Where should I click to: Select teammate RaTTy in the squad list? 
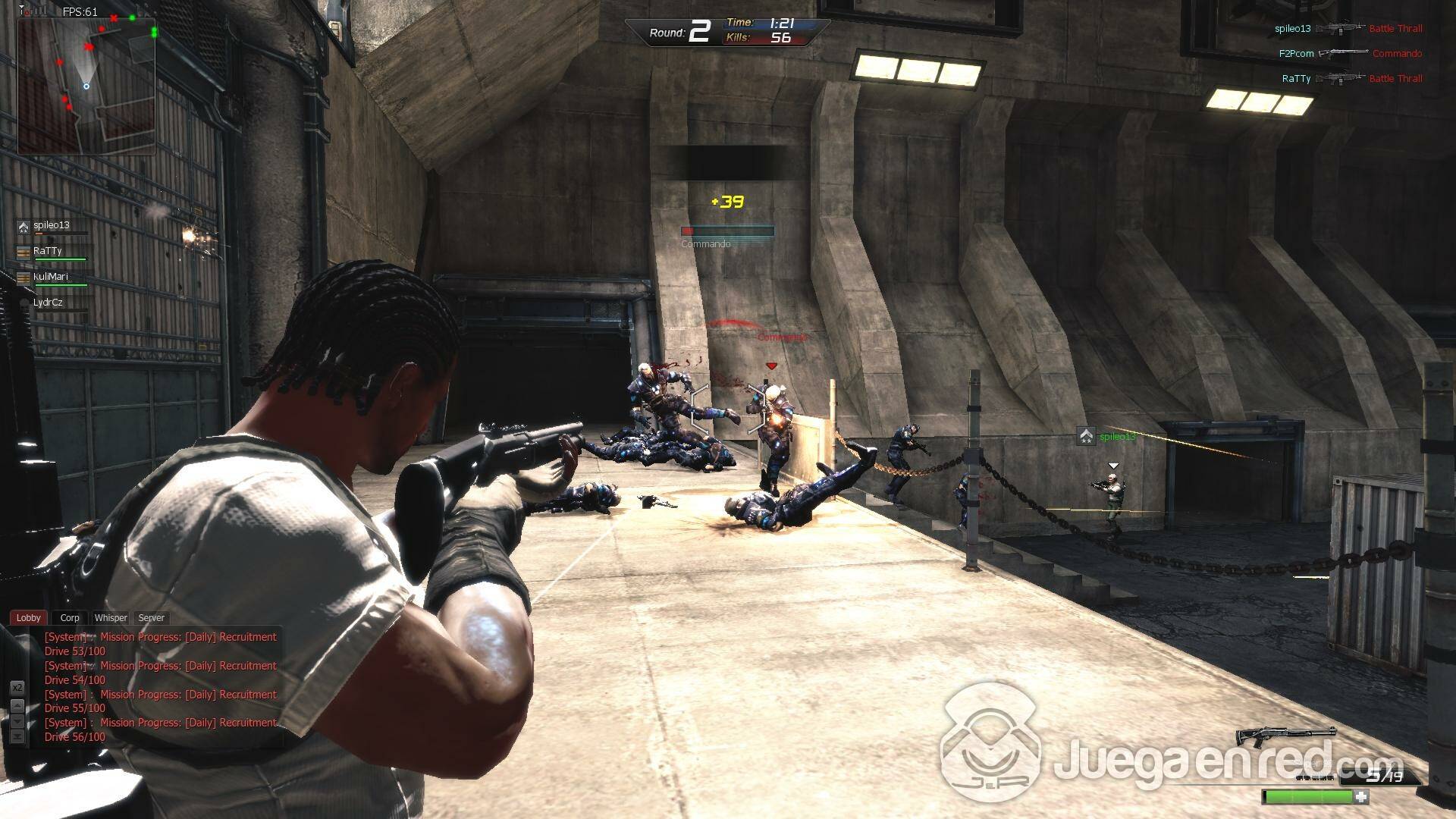[48, 252]
